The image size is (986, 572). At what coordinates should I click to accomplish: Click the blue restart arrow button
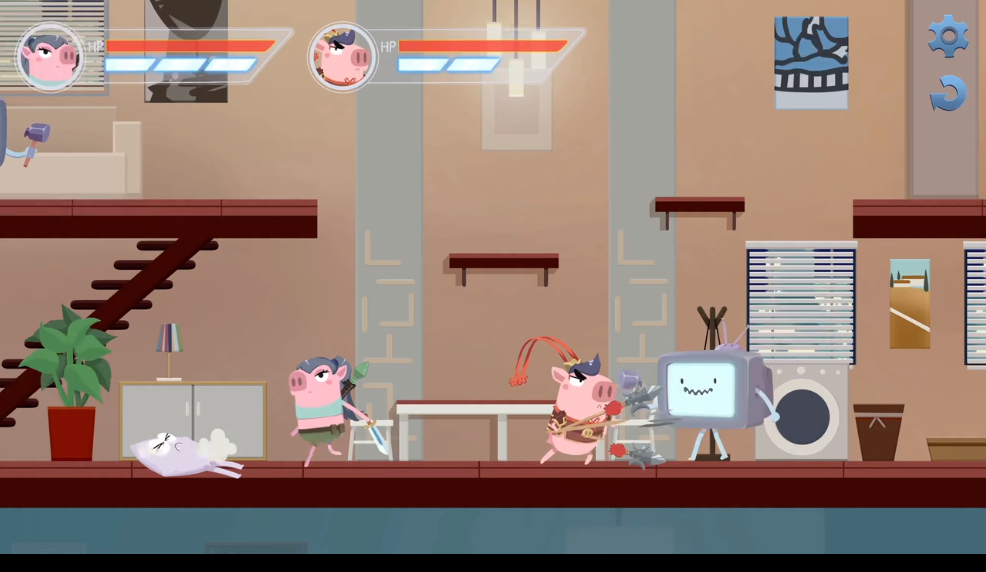948,94
